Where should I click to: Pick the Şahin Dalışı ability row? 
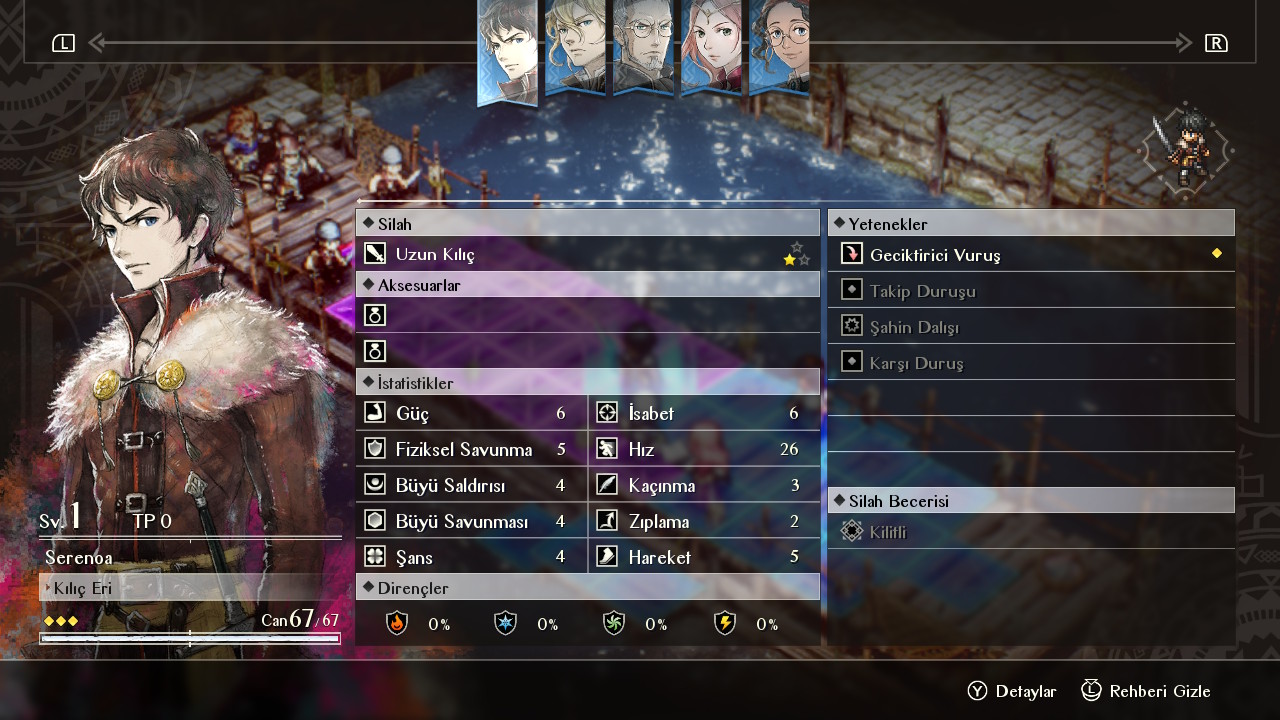(x=1030, y=327)
